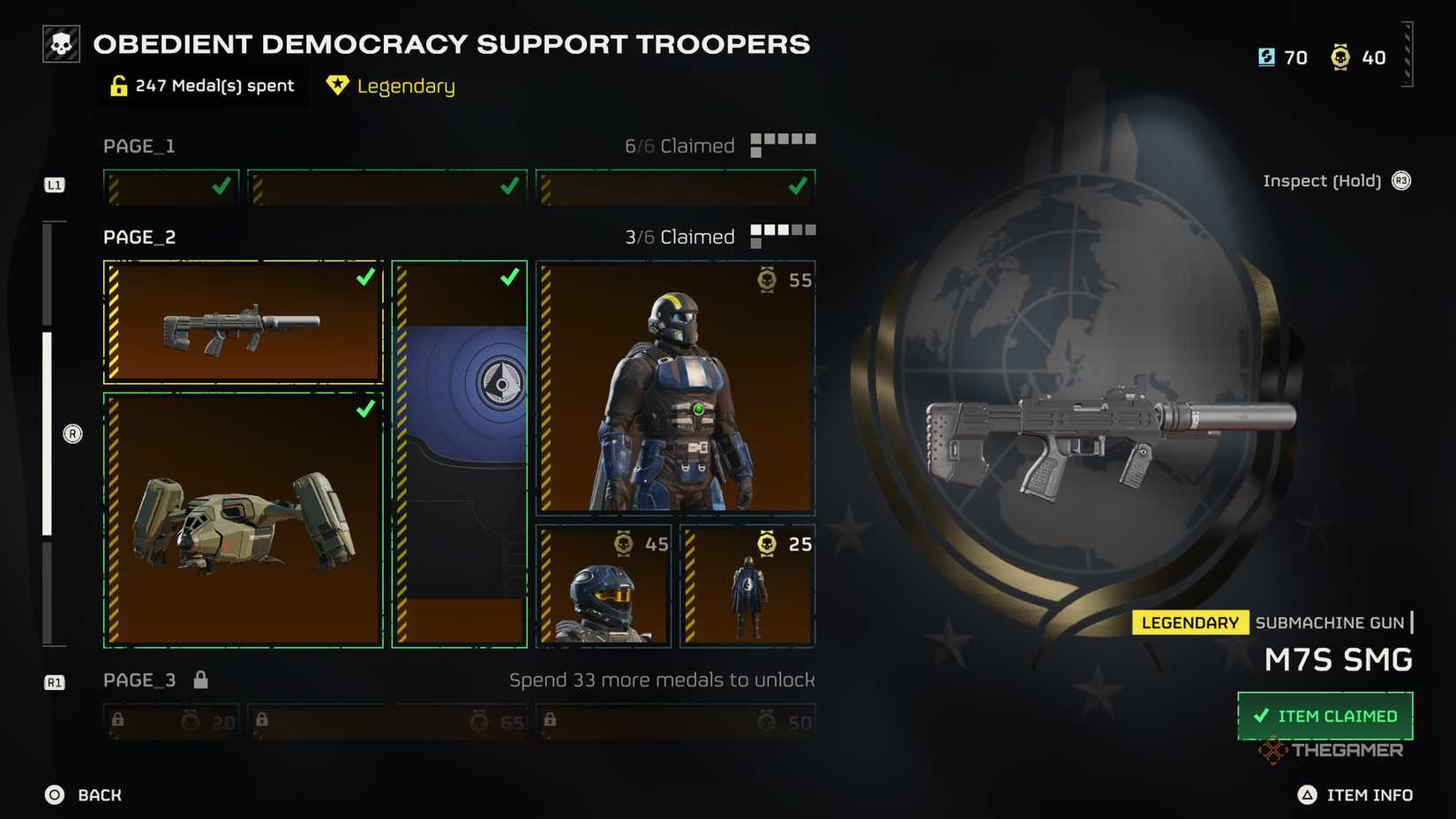Viewport: 1456px width, 819px height.
Task: Click the ITEM CLAIMED button
Action: click(1324, 716)
